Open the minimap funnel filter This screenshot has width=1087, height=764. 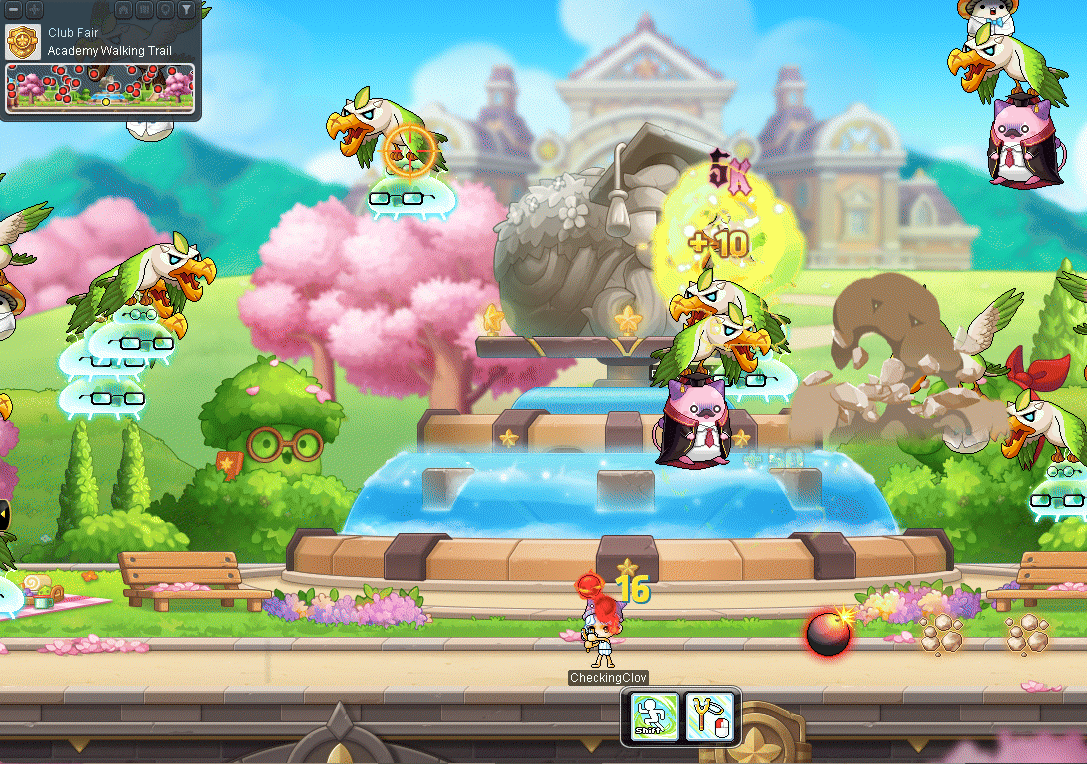[186, 10]
